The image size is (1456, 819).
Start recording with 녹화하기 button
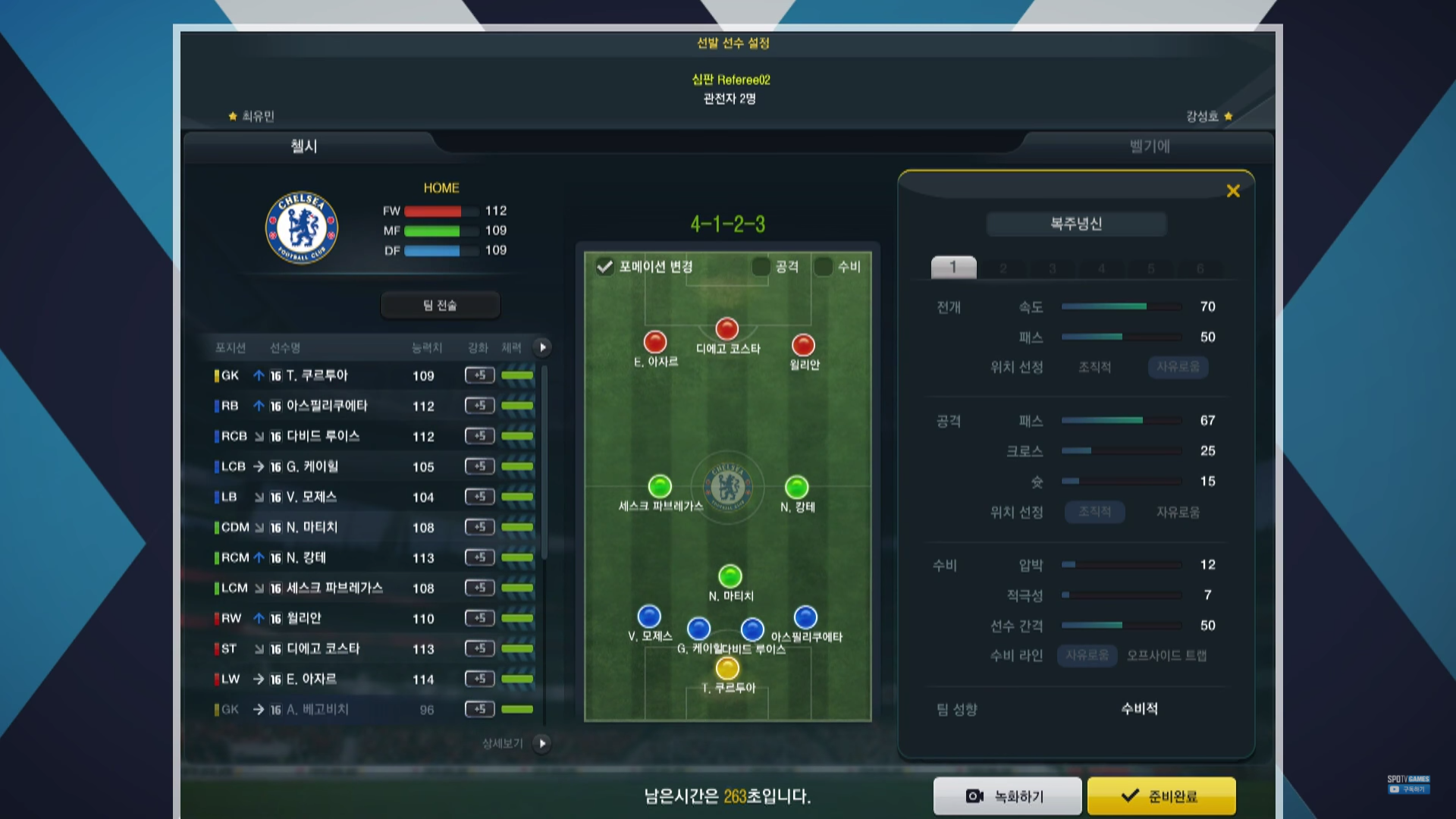point(1007,796)
